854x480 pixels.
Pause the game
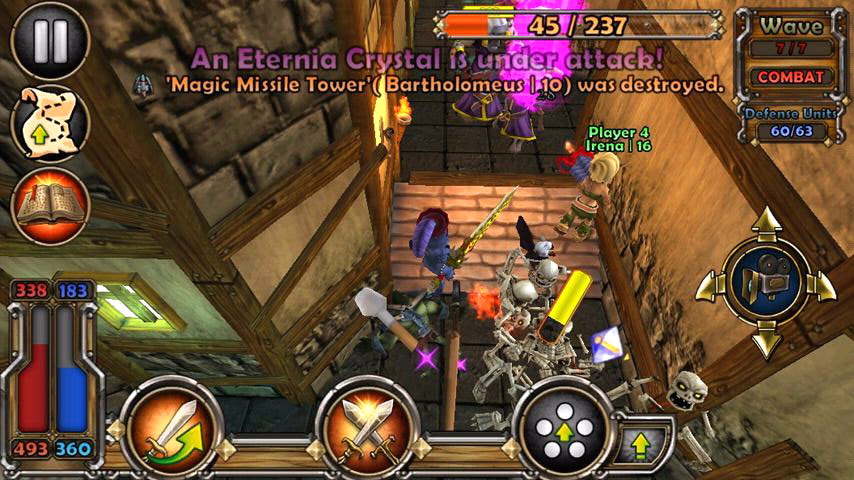[x=50, y=41]
